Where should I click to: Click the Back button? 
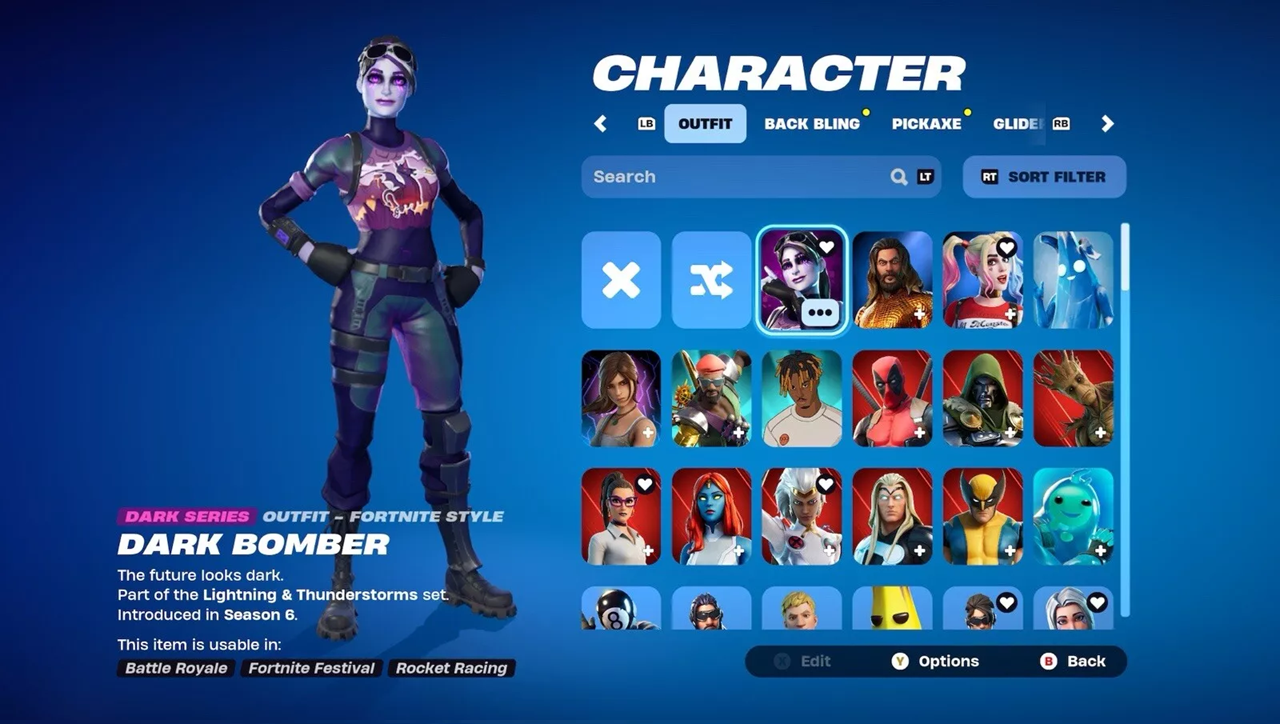pos(1074,661)
